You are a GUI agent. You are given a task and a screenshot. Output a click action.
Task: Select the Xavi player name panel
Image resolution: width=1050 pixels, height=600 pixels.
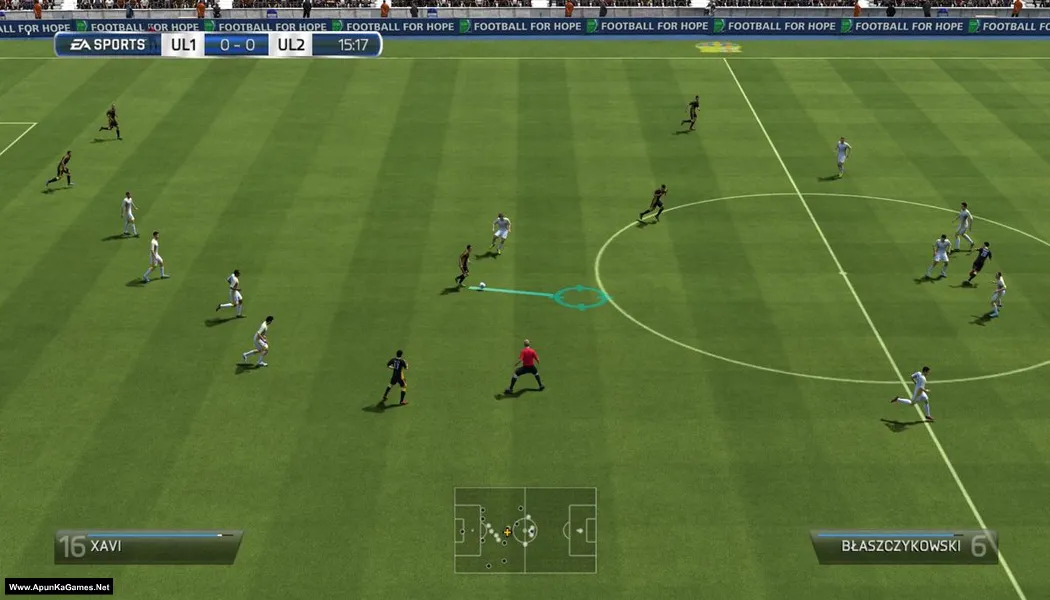coord(148,546)
